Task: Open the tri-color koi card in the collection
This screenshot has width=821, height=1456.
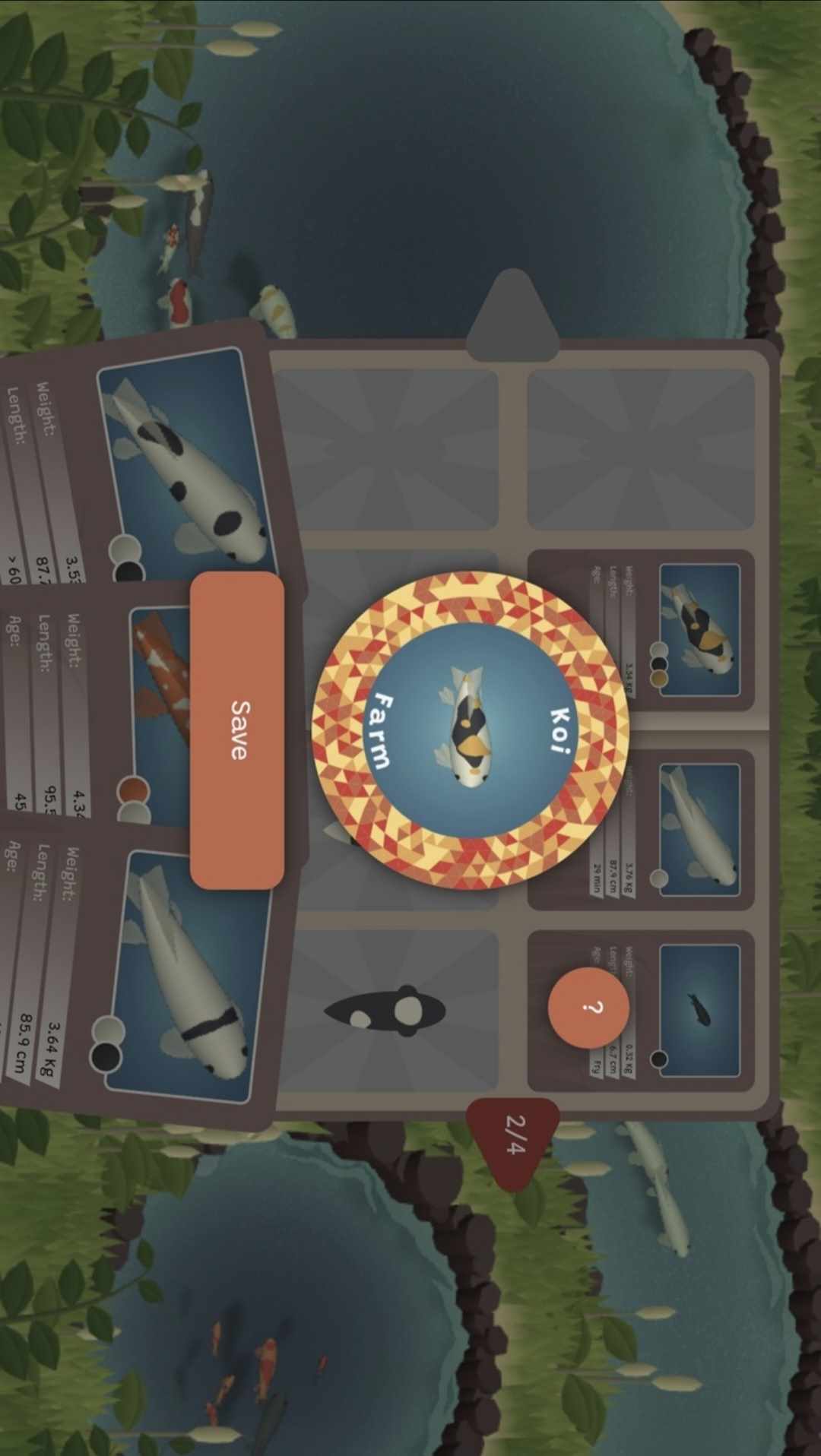Action: [641, 631]
